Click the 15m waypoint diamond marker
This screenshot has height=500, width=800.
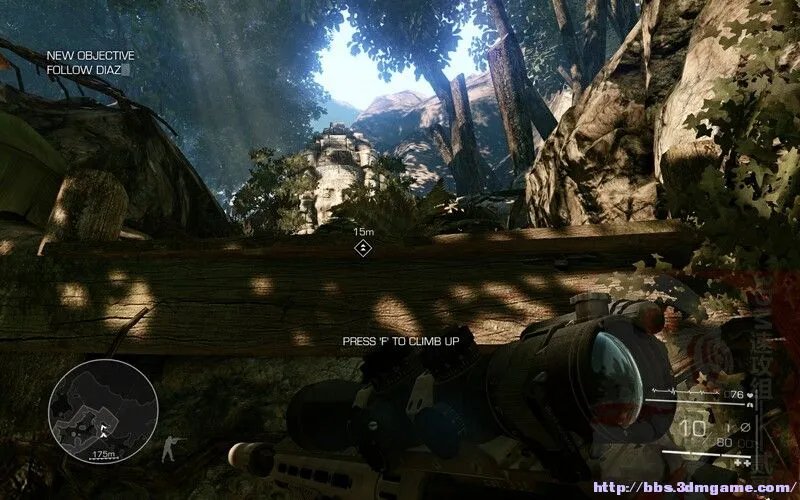click(x=364, y=246)
